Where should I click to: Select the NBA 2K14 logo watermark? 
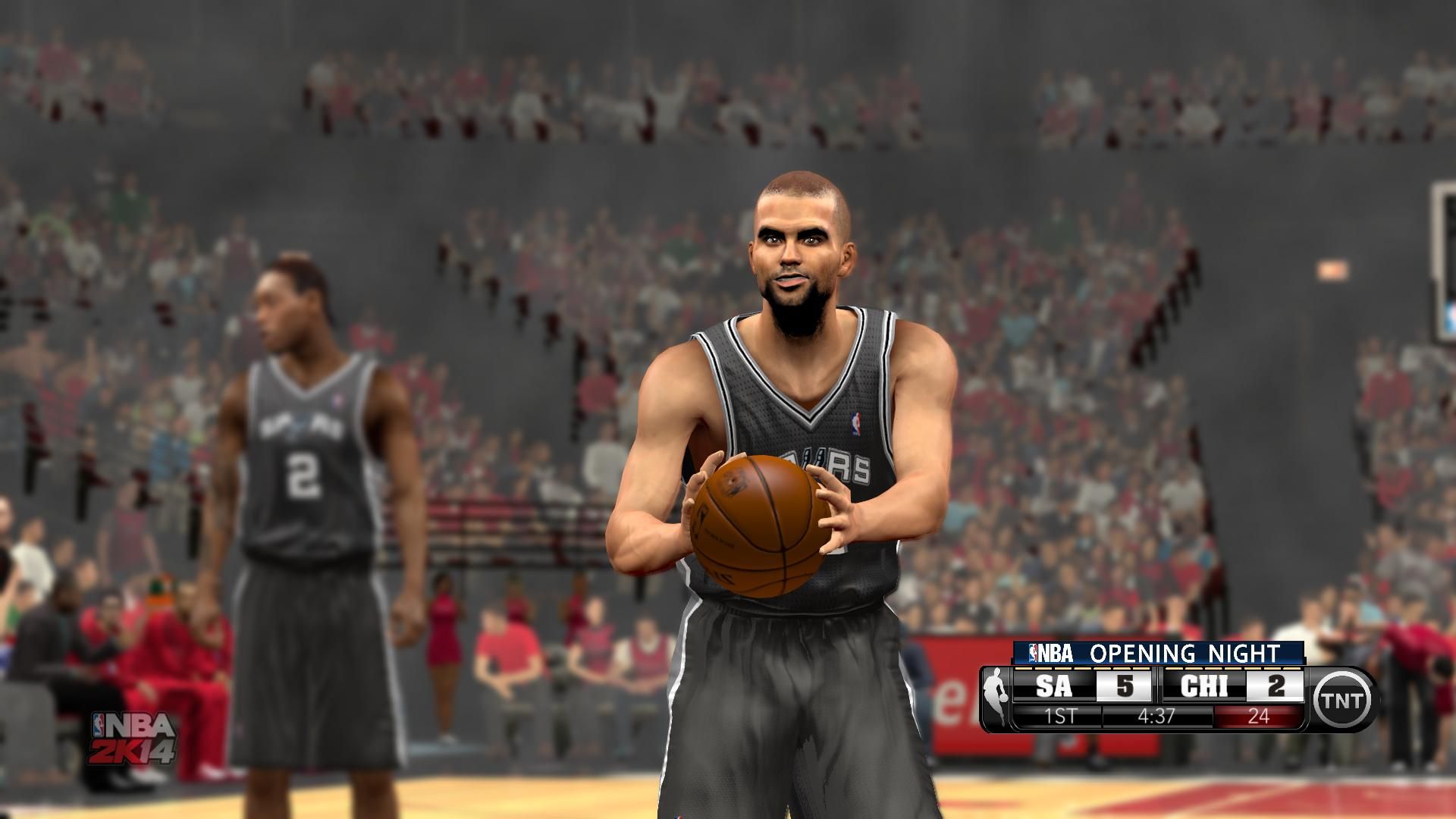coord(133,737)
